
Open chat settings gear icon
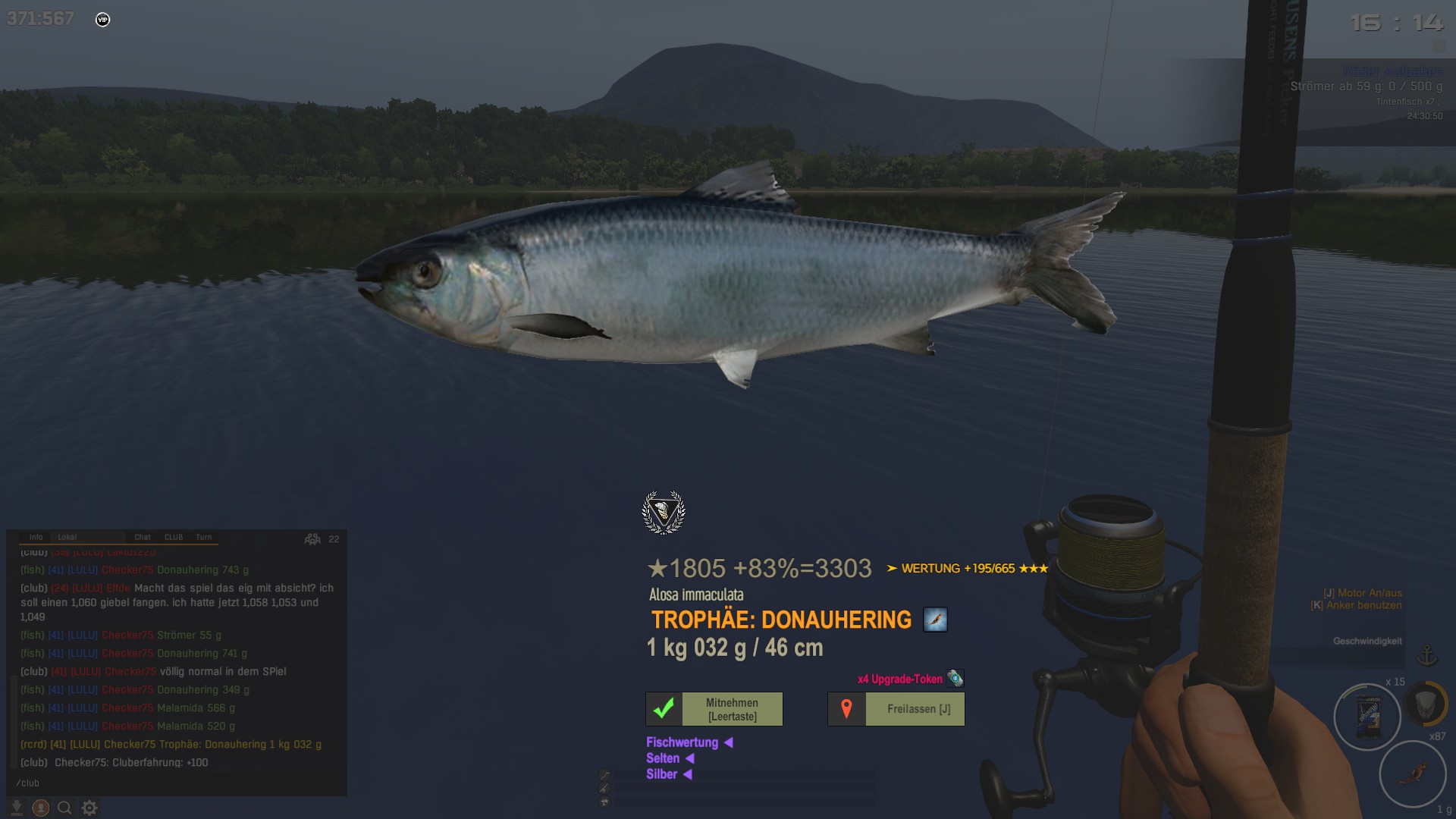click(89, 808)
